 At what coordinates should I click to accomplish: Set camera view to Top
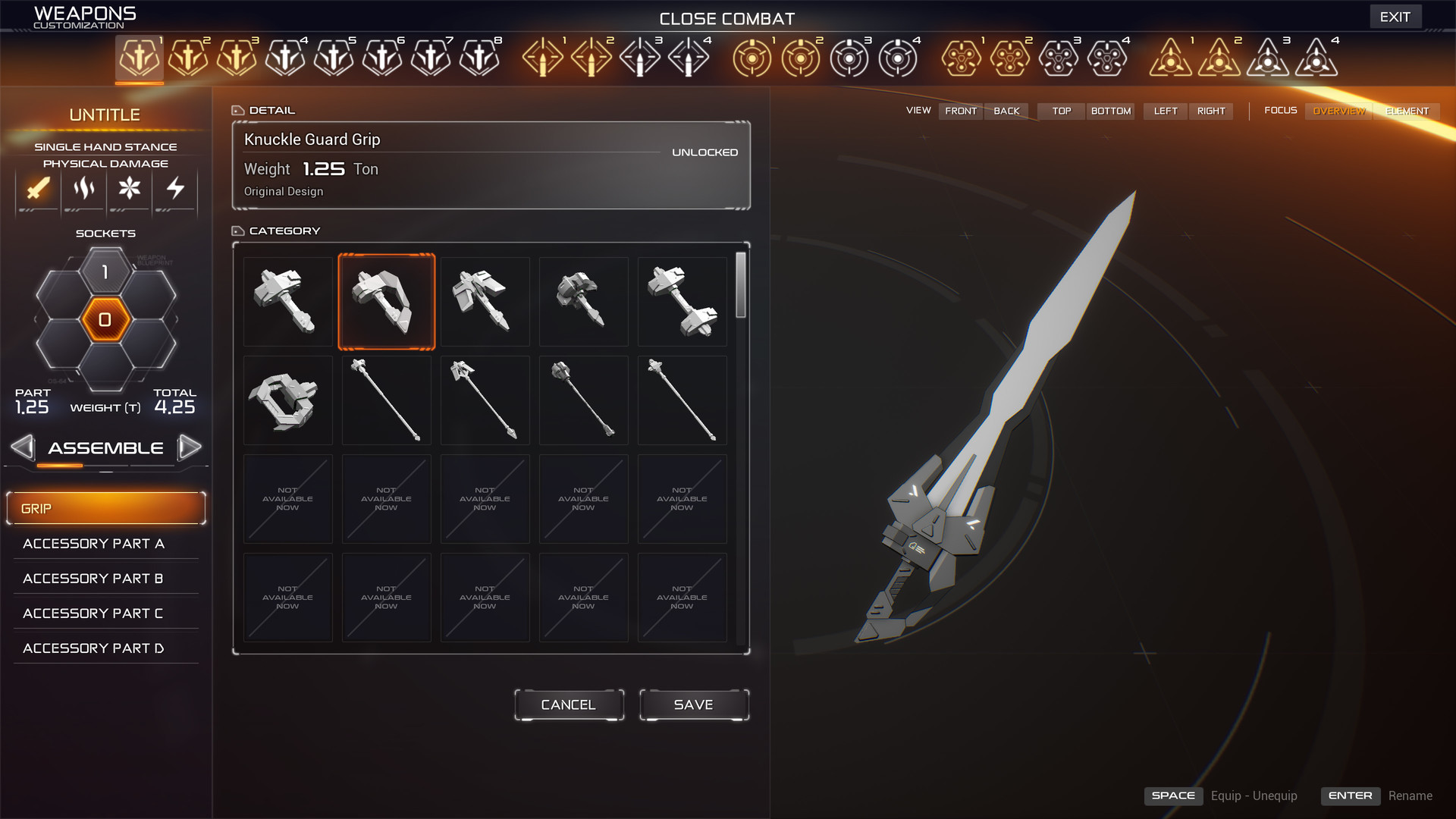(x=1062, y=111)
